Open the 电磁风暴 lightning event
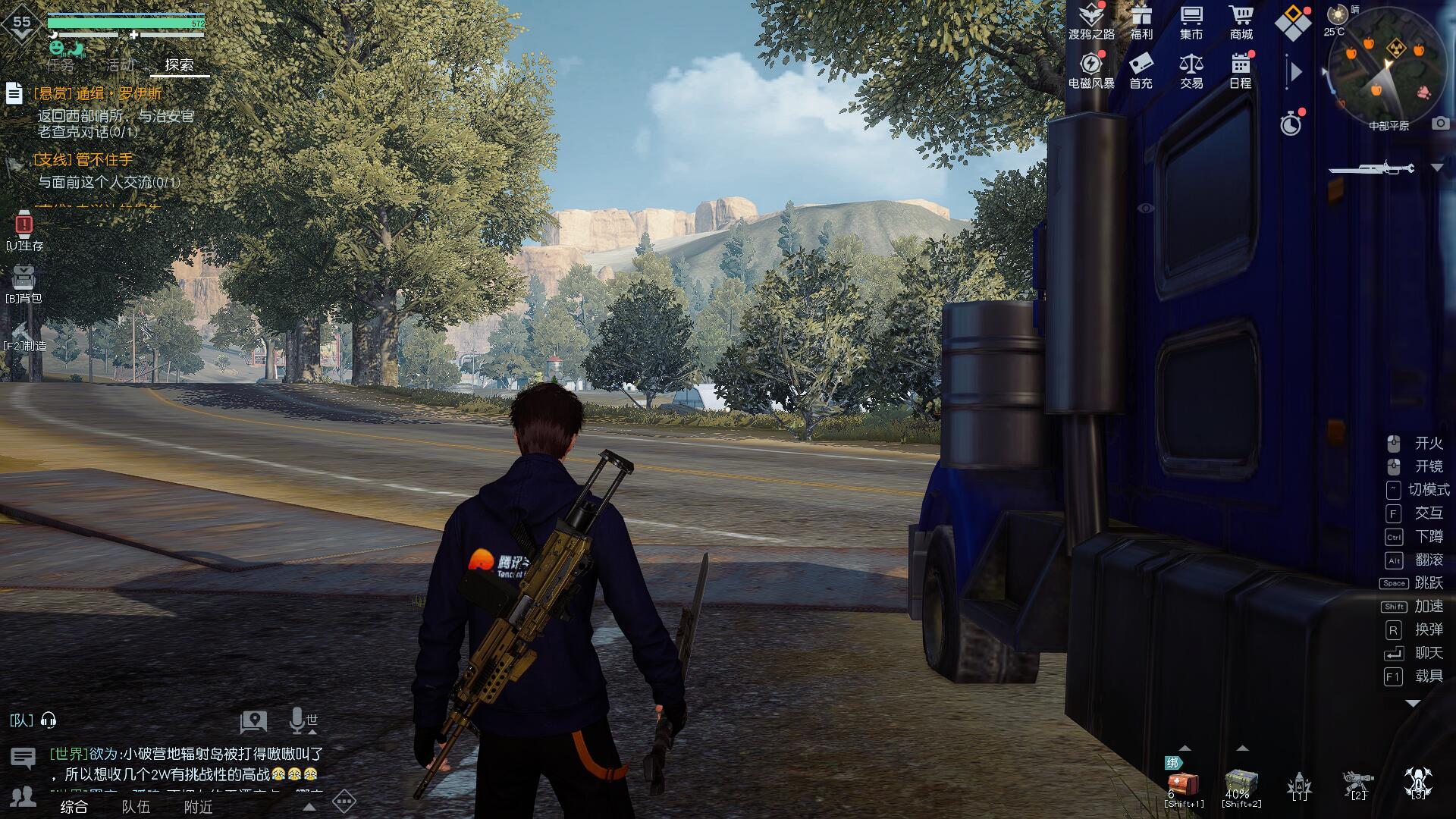The image size is (1456, 819). tap(1091, 70)
